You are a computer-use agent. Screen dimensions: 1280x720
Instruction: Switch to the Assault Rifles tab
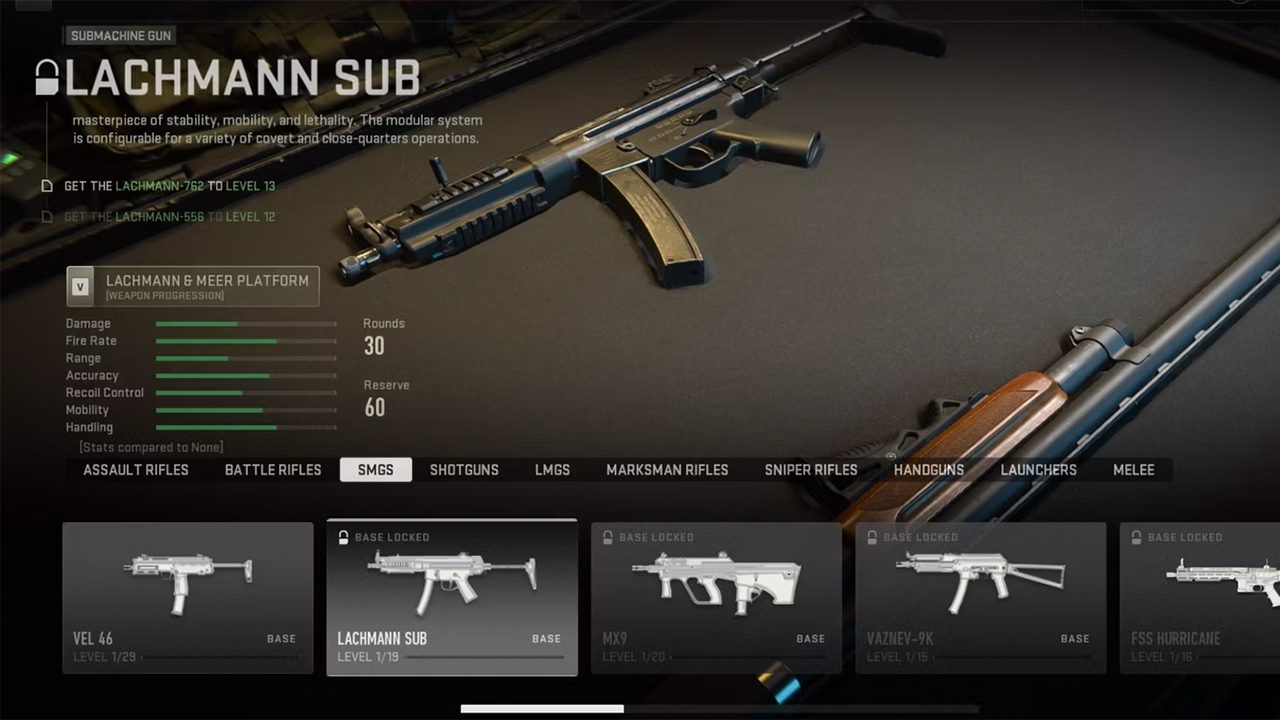point(136,470)
